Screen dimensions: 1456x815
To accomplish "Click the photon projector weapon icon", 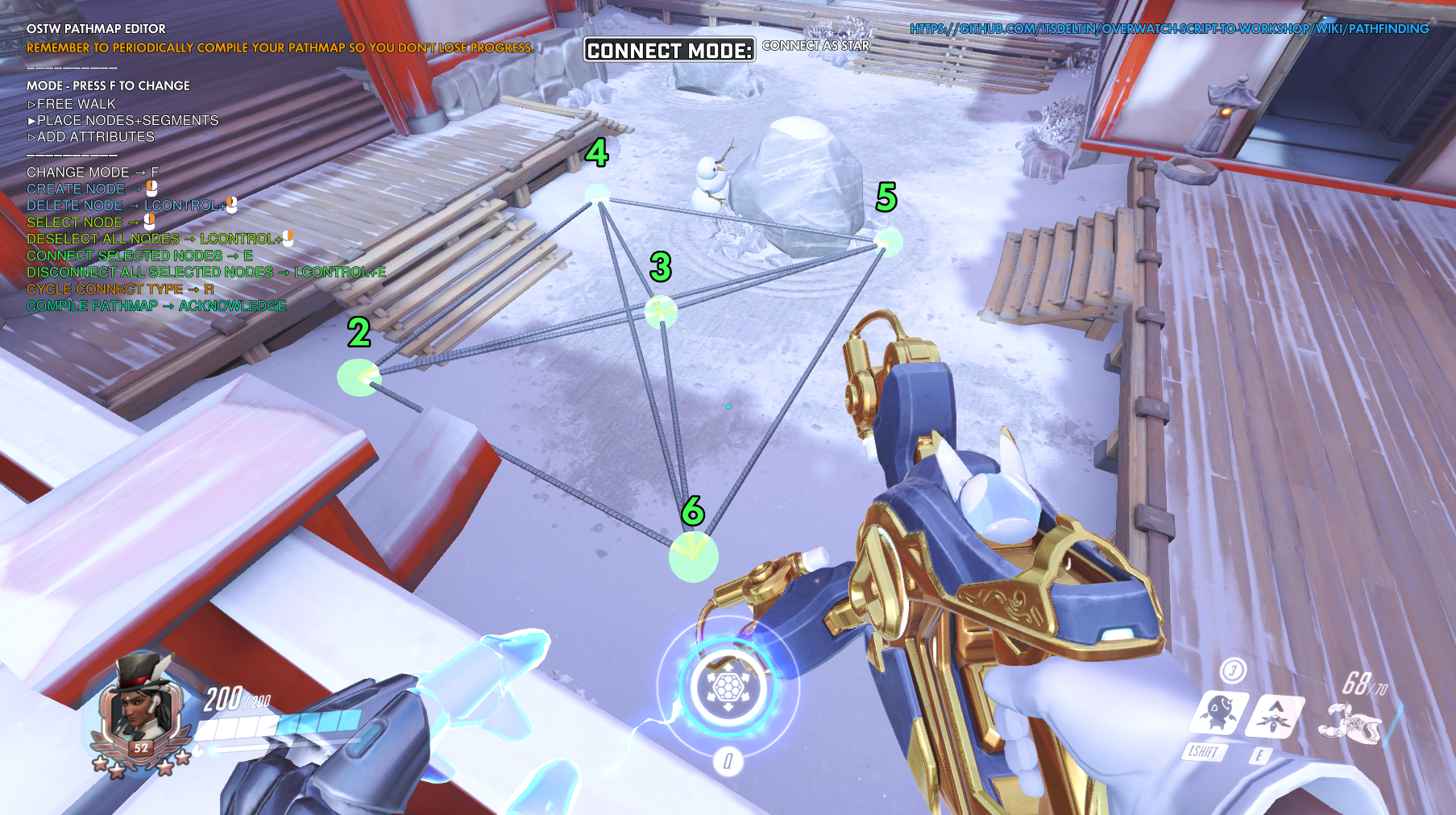I will pyautogui.click(x=1352, y=721).
